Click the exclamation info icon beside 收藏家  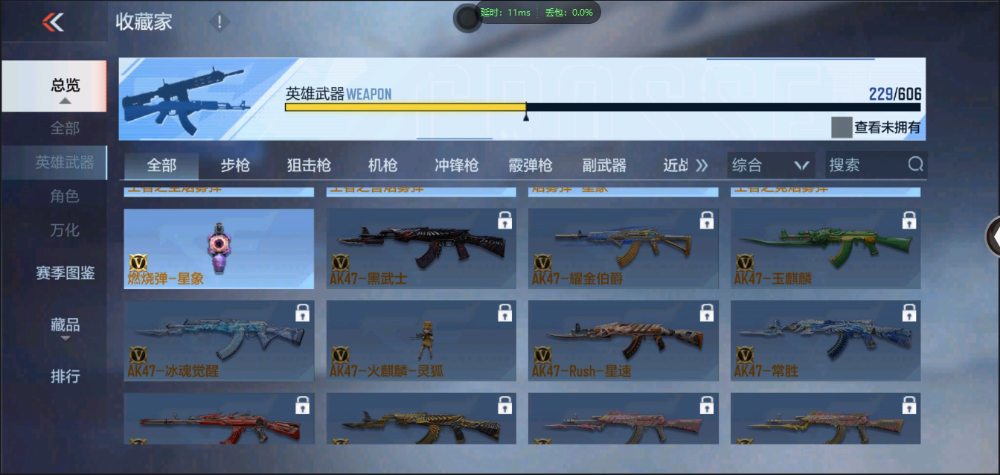(x=220, y=22)
